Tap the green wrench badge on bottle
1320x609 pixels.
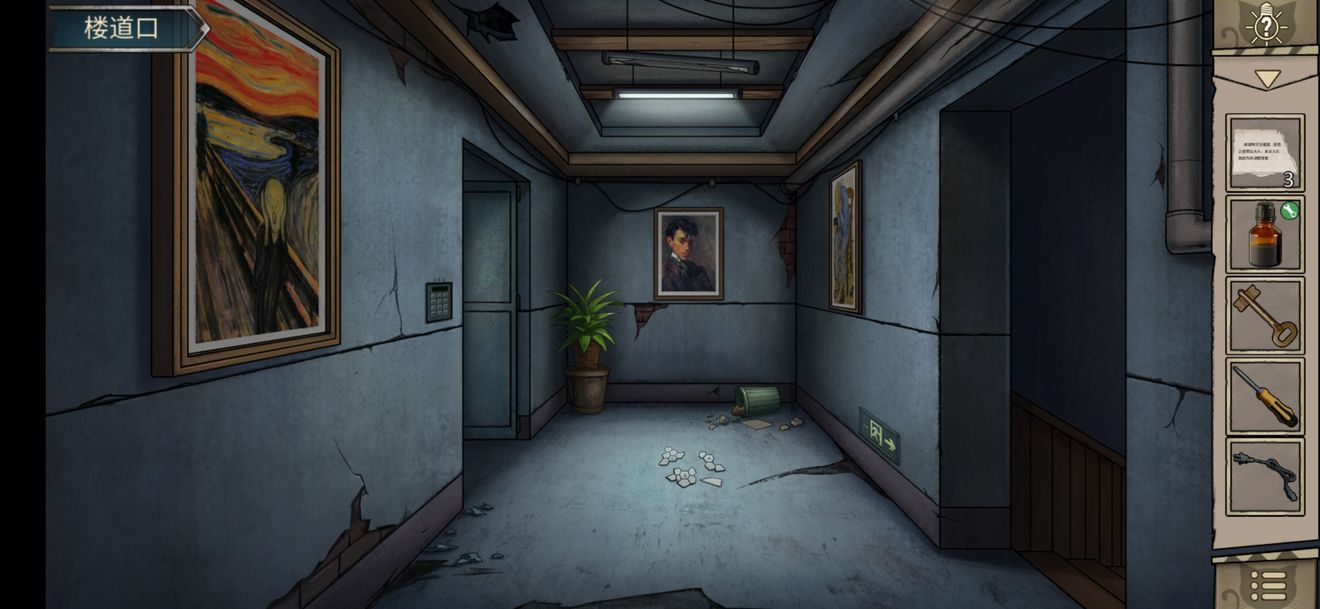tap(1290, 210)
